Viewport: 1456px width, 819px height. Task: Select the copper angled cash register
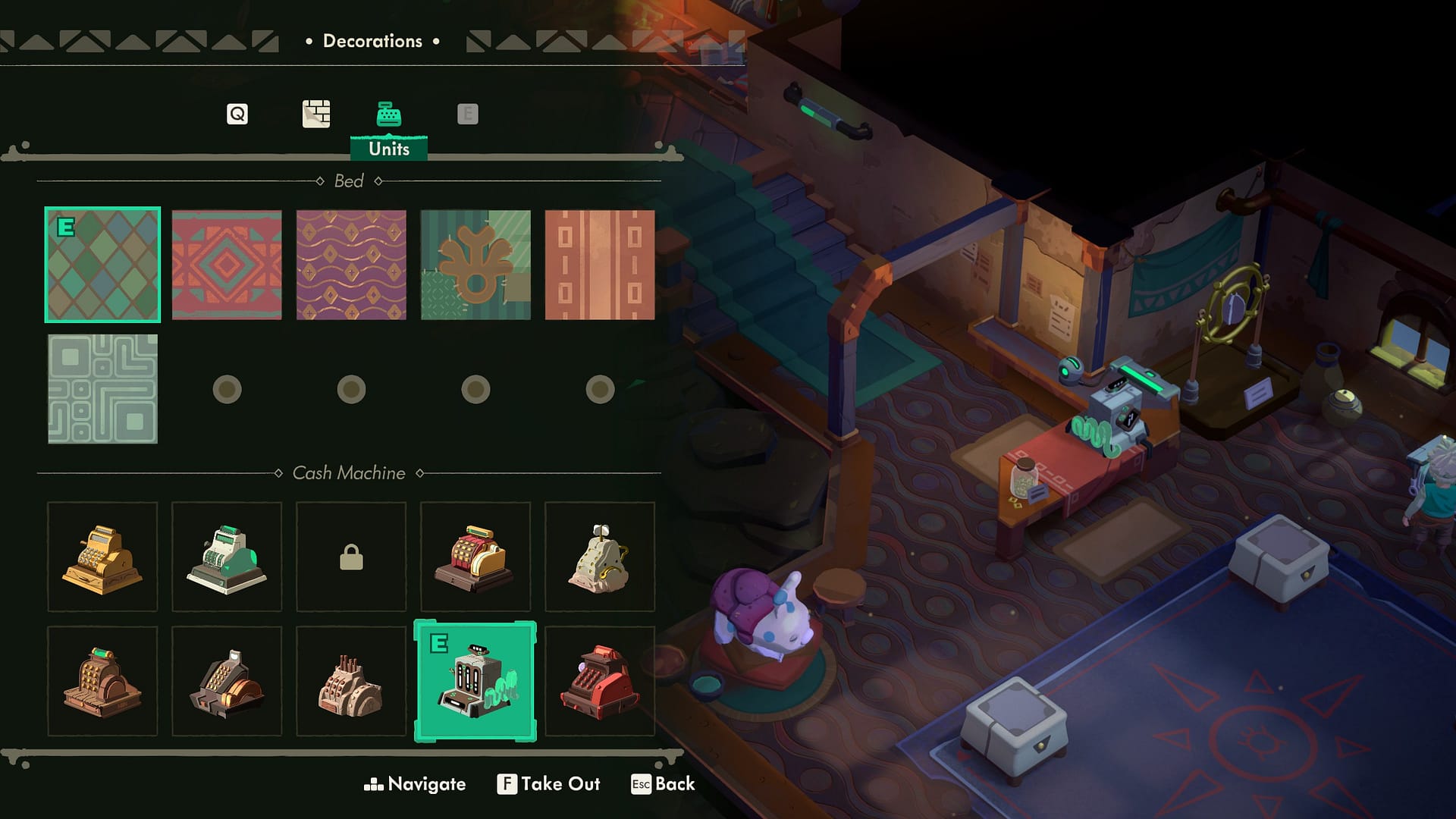point(227,682)
